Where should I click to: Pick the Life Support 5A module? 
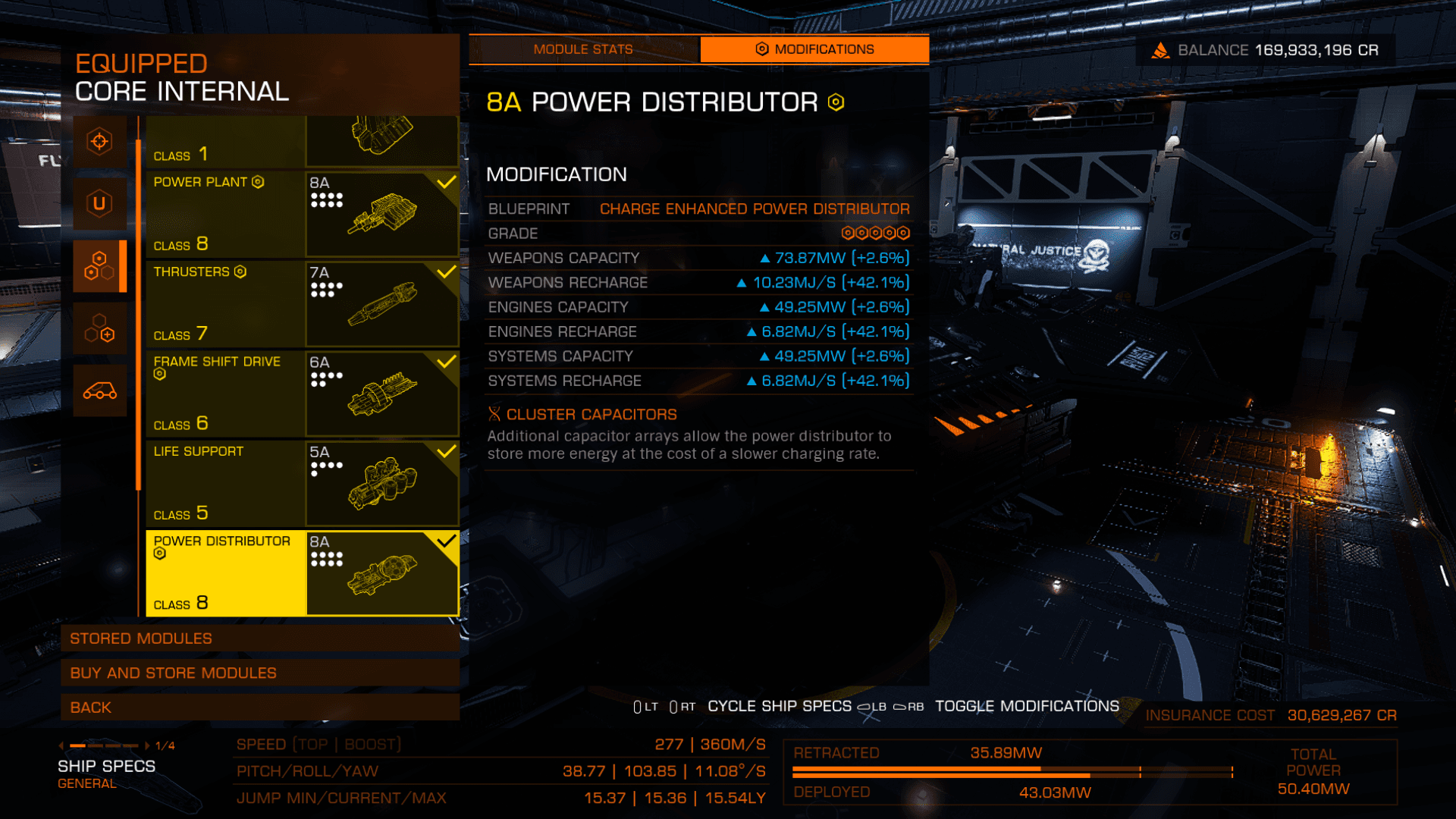click(302, 483)
